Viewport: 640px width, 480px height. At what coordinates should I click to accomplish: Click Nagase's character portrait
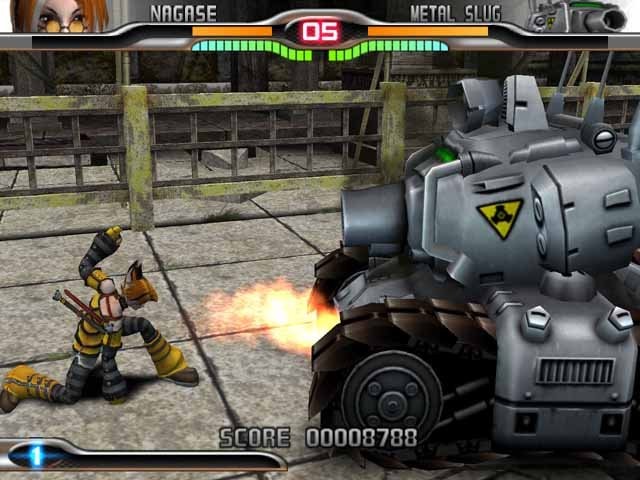point(62,16)
